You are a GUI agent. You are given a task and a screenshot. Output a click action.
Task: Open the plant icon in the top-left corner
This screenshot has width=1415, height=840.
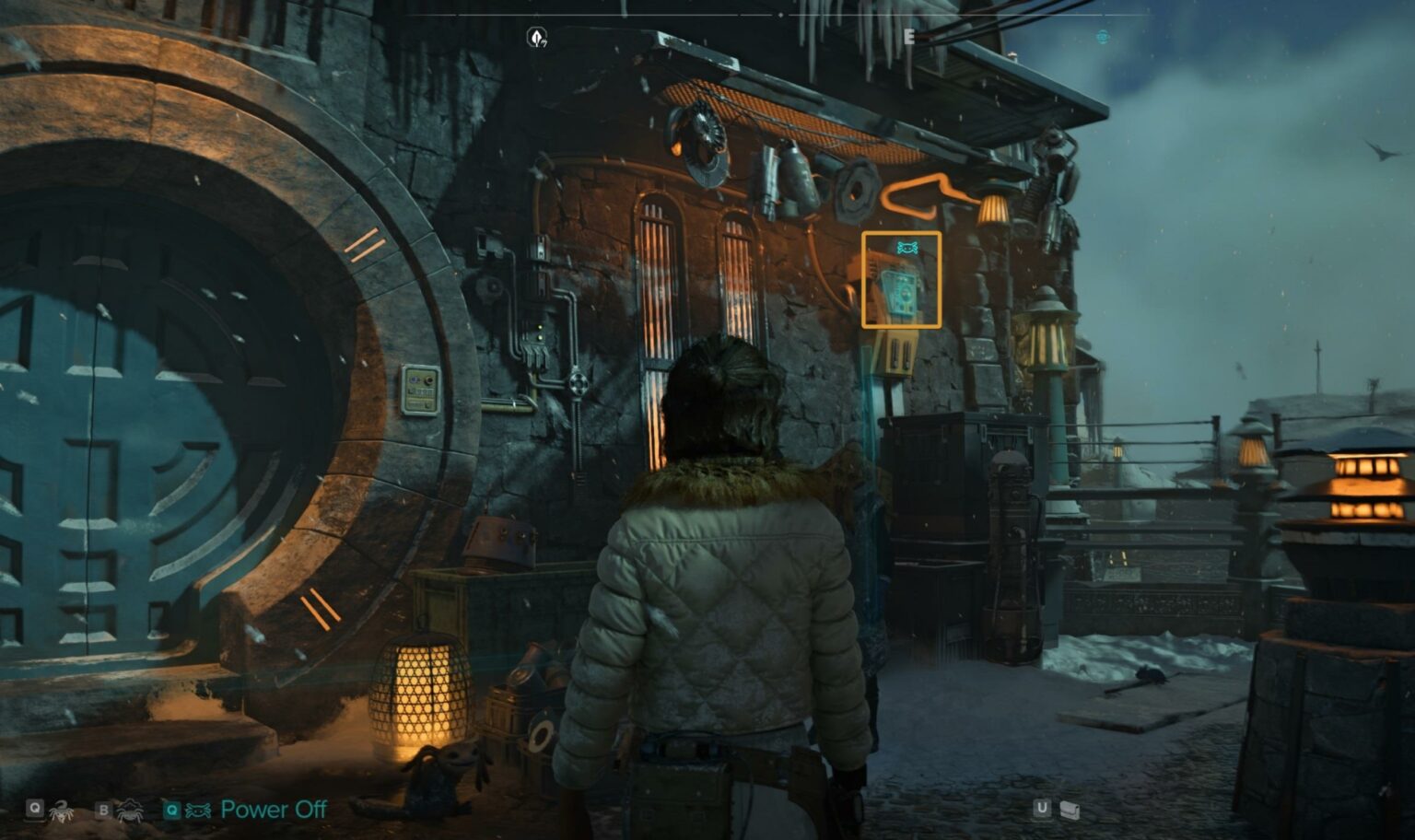click(x=538, y=38)
